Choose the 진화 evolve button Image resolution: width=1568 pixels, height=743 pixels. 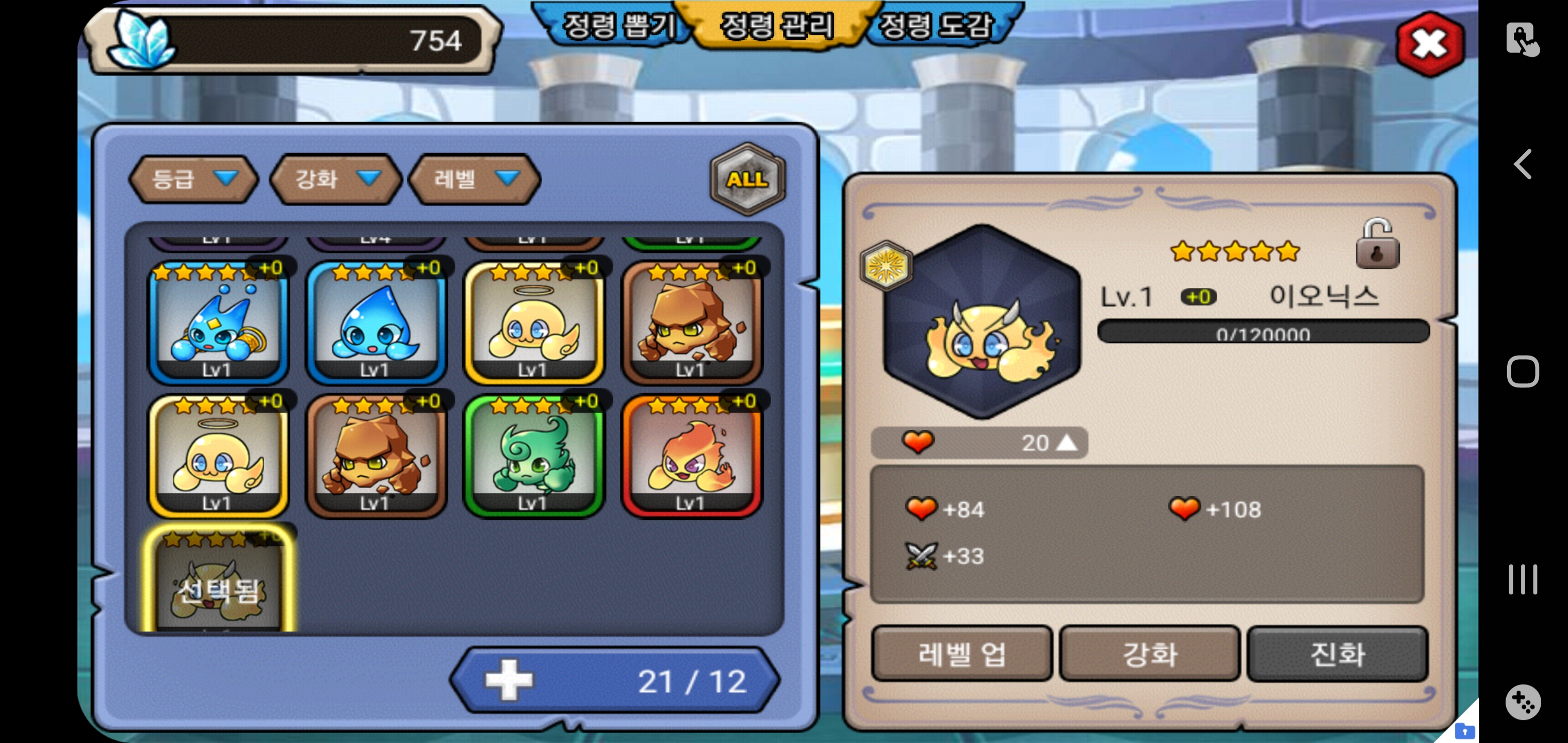point(1337,654)
